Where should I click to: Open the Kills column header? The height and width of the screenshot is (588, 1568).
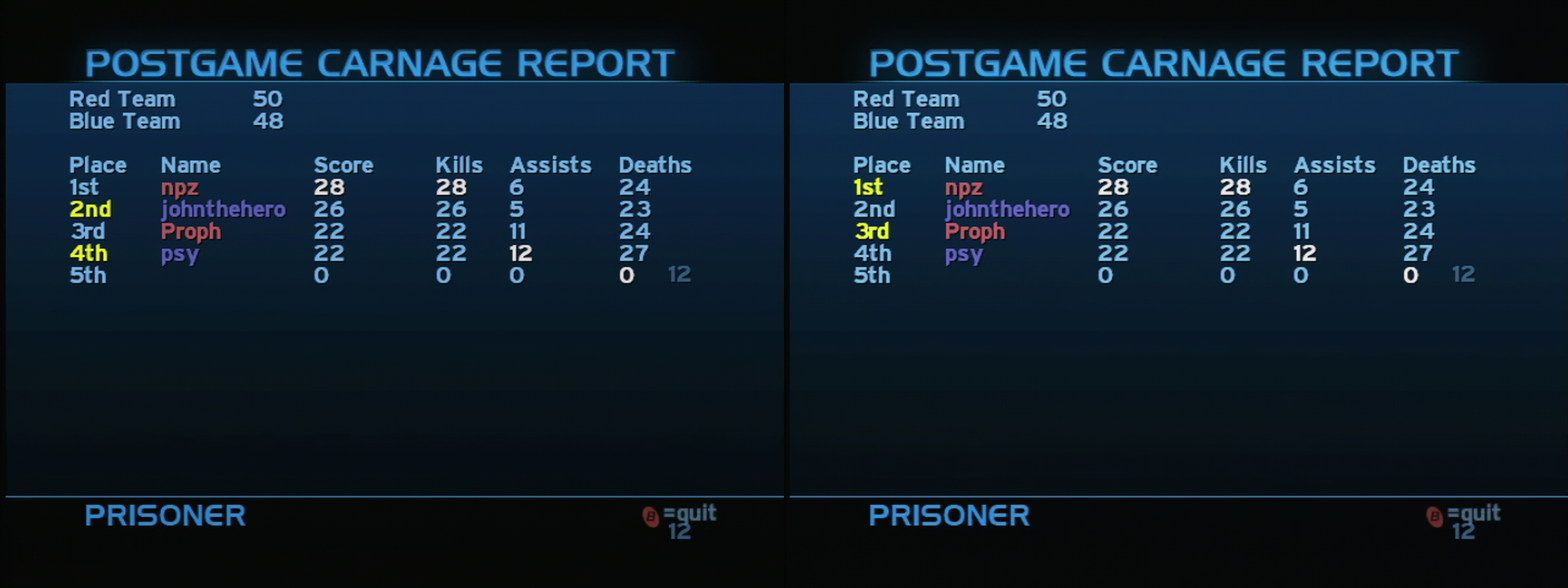(458, 164)
